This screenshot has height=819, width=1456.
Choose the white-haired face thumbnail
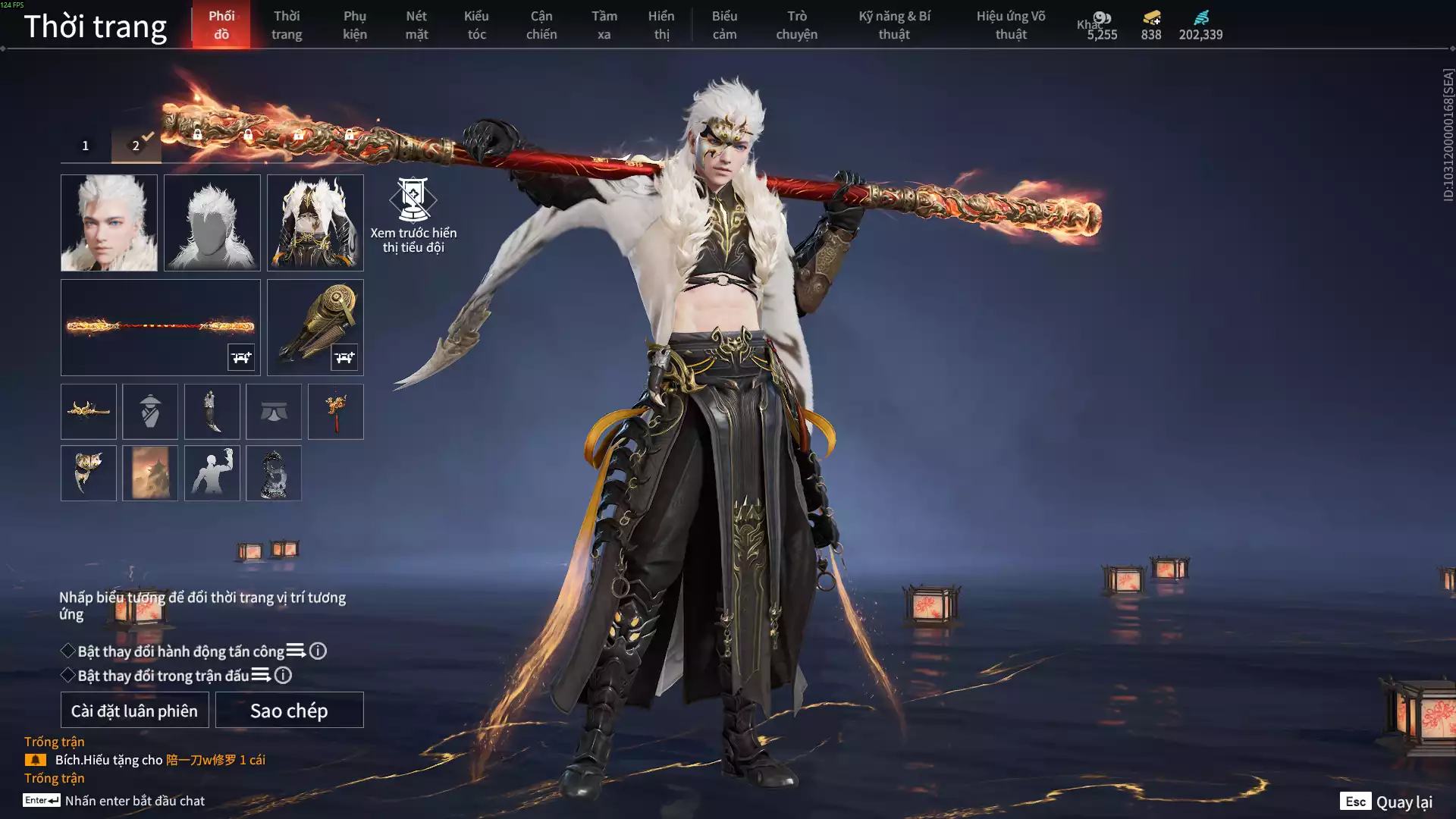click(109, 223)
